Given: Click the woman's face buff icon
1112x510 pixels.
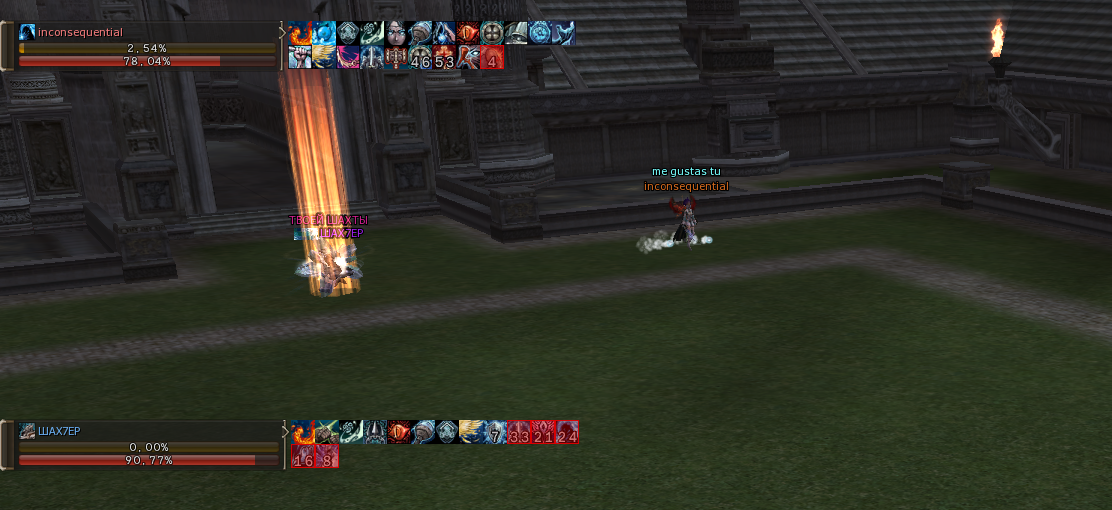Looking at the screenshot, I should pos(396,33).
